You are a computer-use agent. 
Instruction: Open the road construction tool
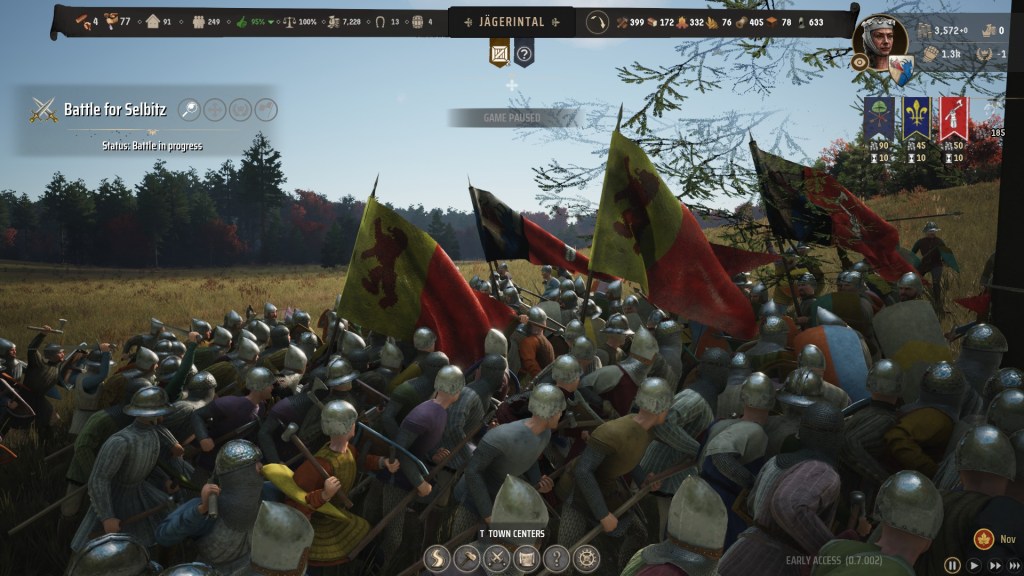click(439, 558)
